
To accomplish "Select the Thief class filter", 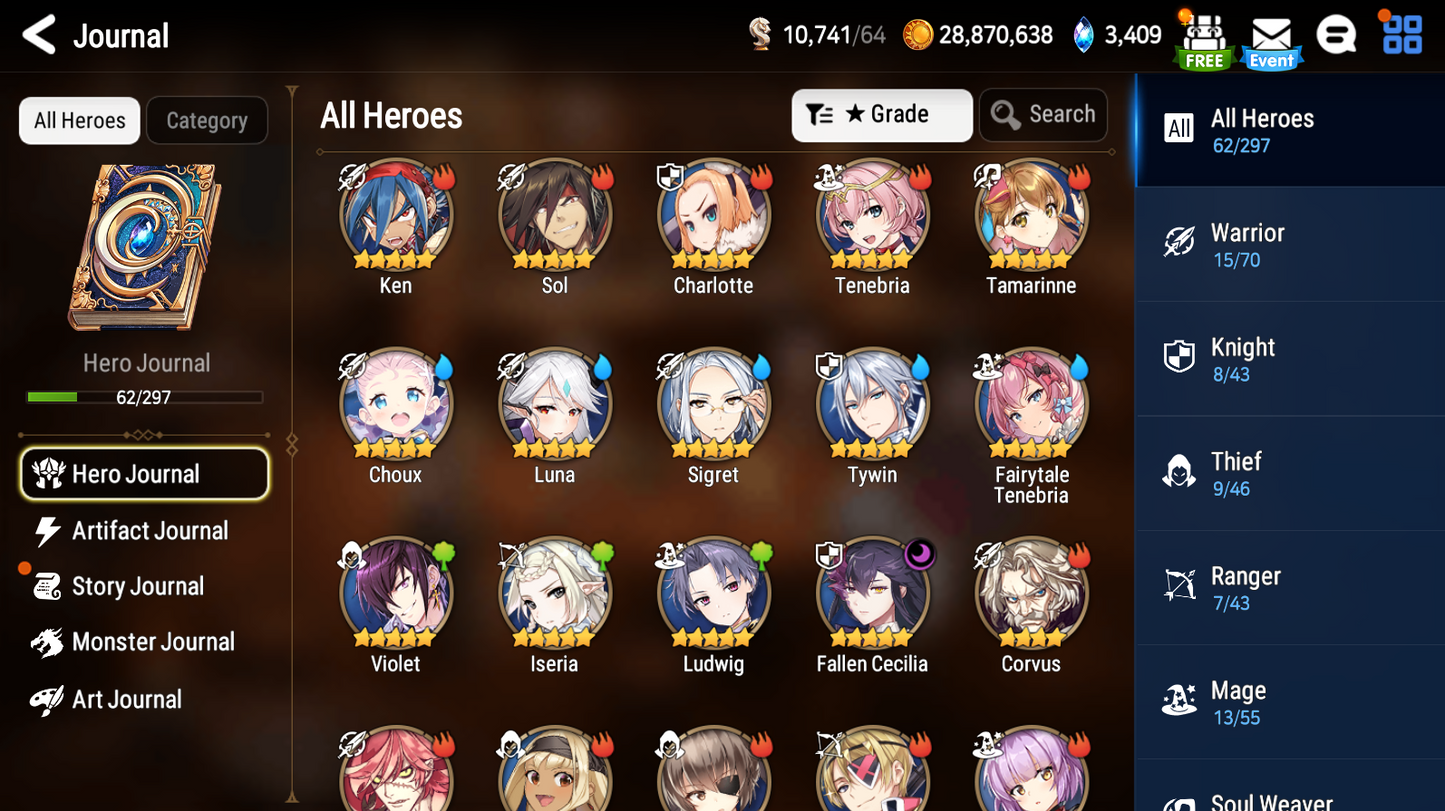I will pyautogui.click(x=1288, y=474).
